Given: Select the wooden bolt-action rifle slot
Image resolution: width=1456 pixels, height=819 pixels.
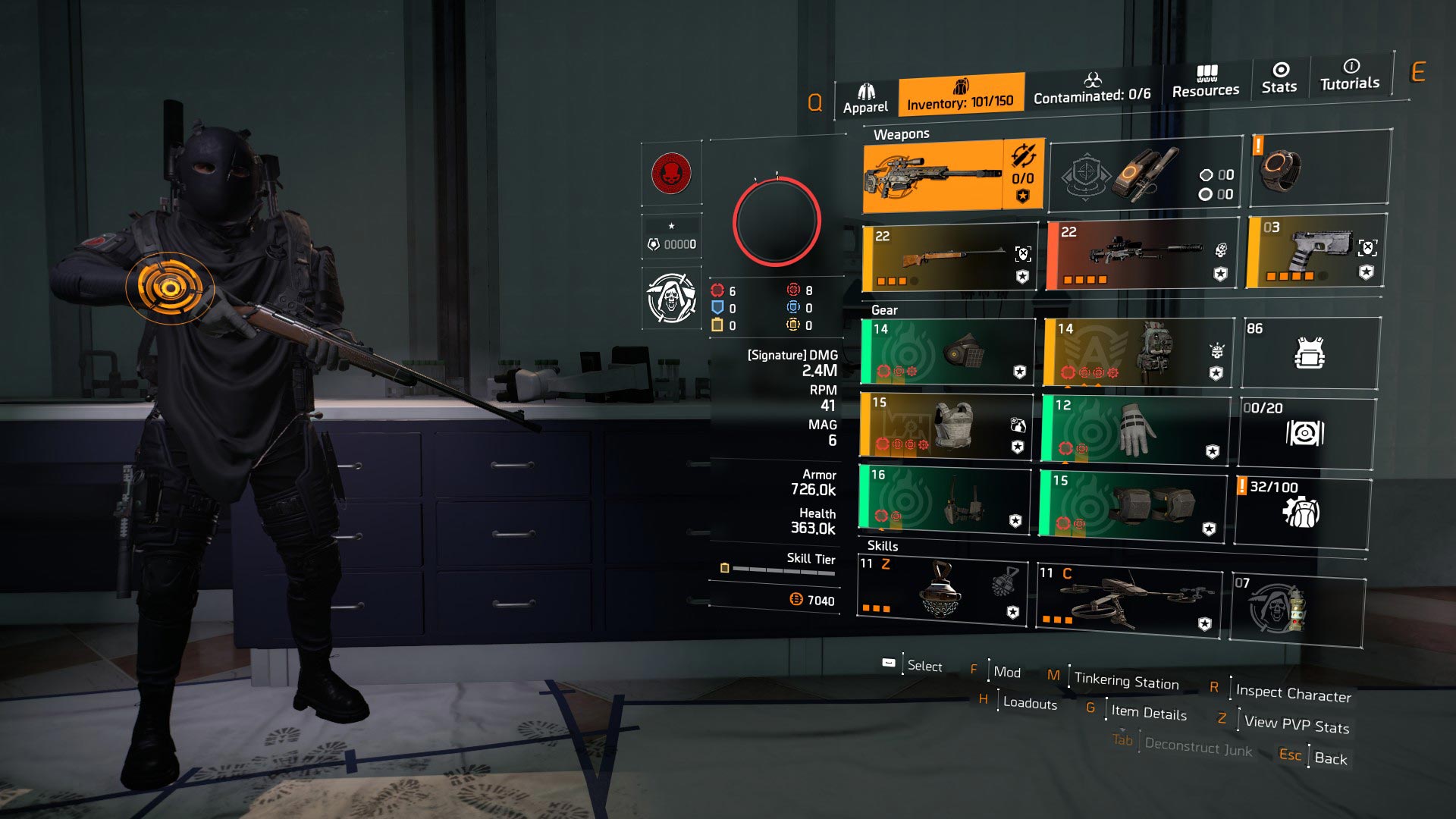Looking at the screenshot, I should (950, 259).
